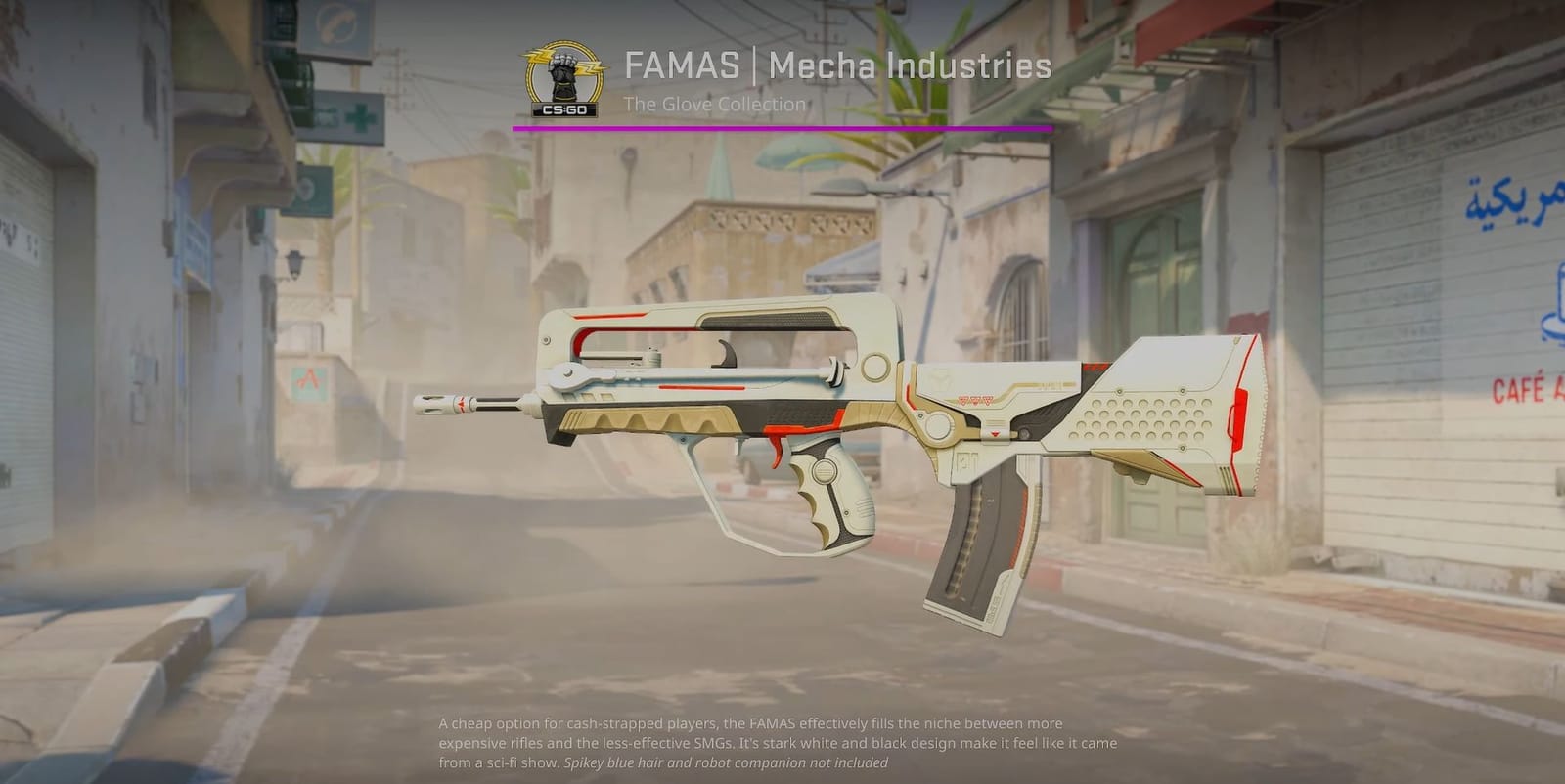1565x784 pixels.
Task: Click the red warning triangle near the magazine
Action: tap(994, 432)
